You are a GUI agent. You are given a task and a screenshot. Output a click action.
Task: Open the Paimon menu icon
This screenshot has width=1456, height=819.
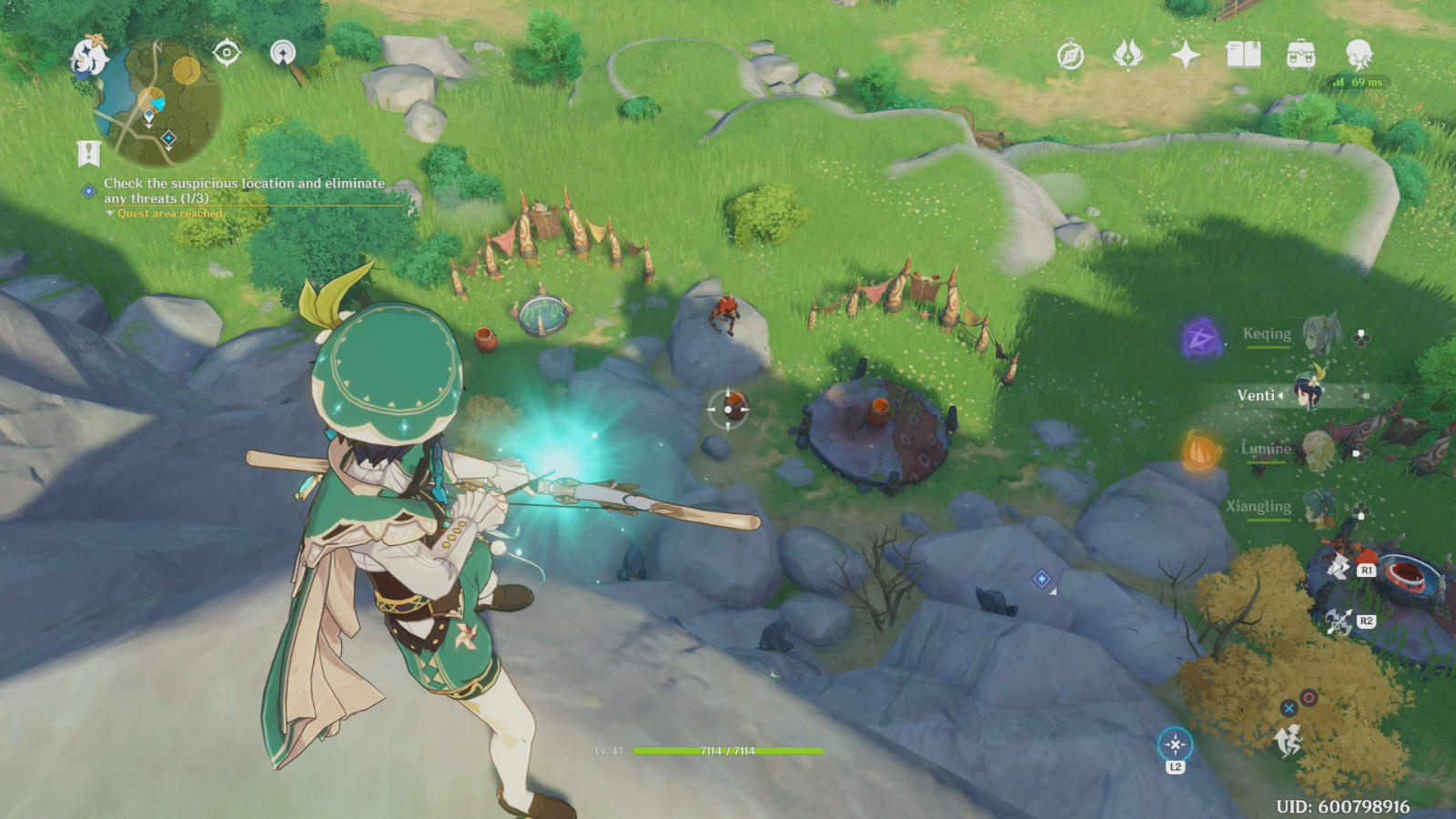(x=89, y=56)
